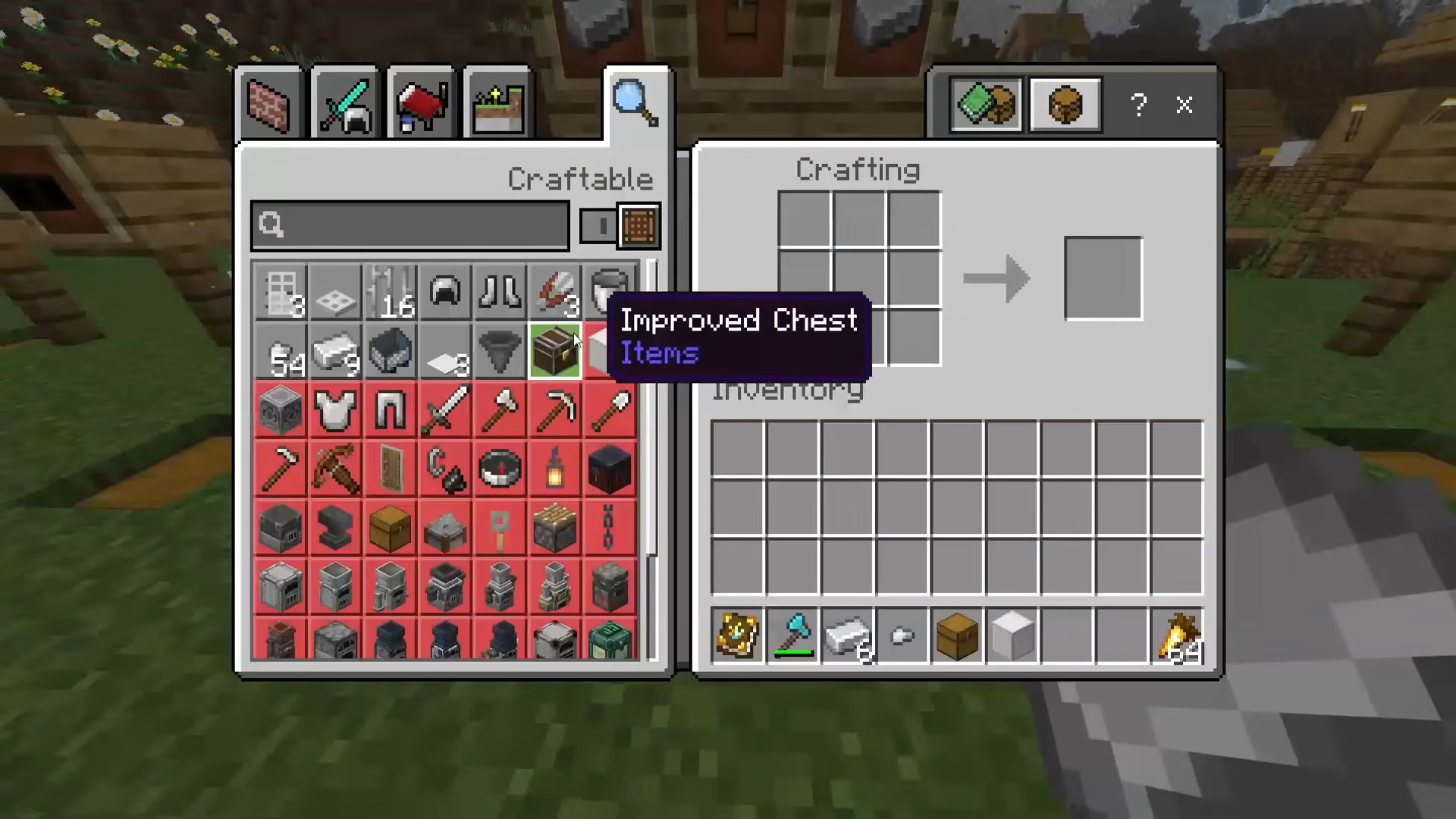This screenshot has height=819, width=1456.
Task: Open the question mark help button
Action: click(x=1138, y=105)
